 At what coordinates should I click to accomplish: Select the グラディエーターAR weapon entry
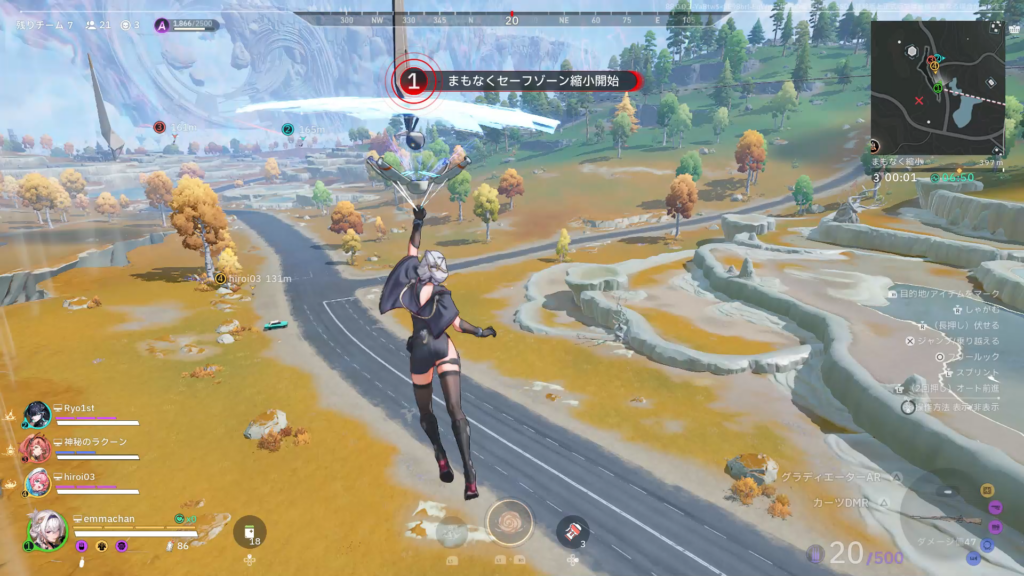830,478
